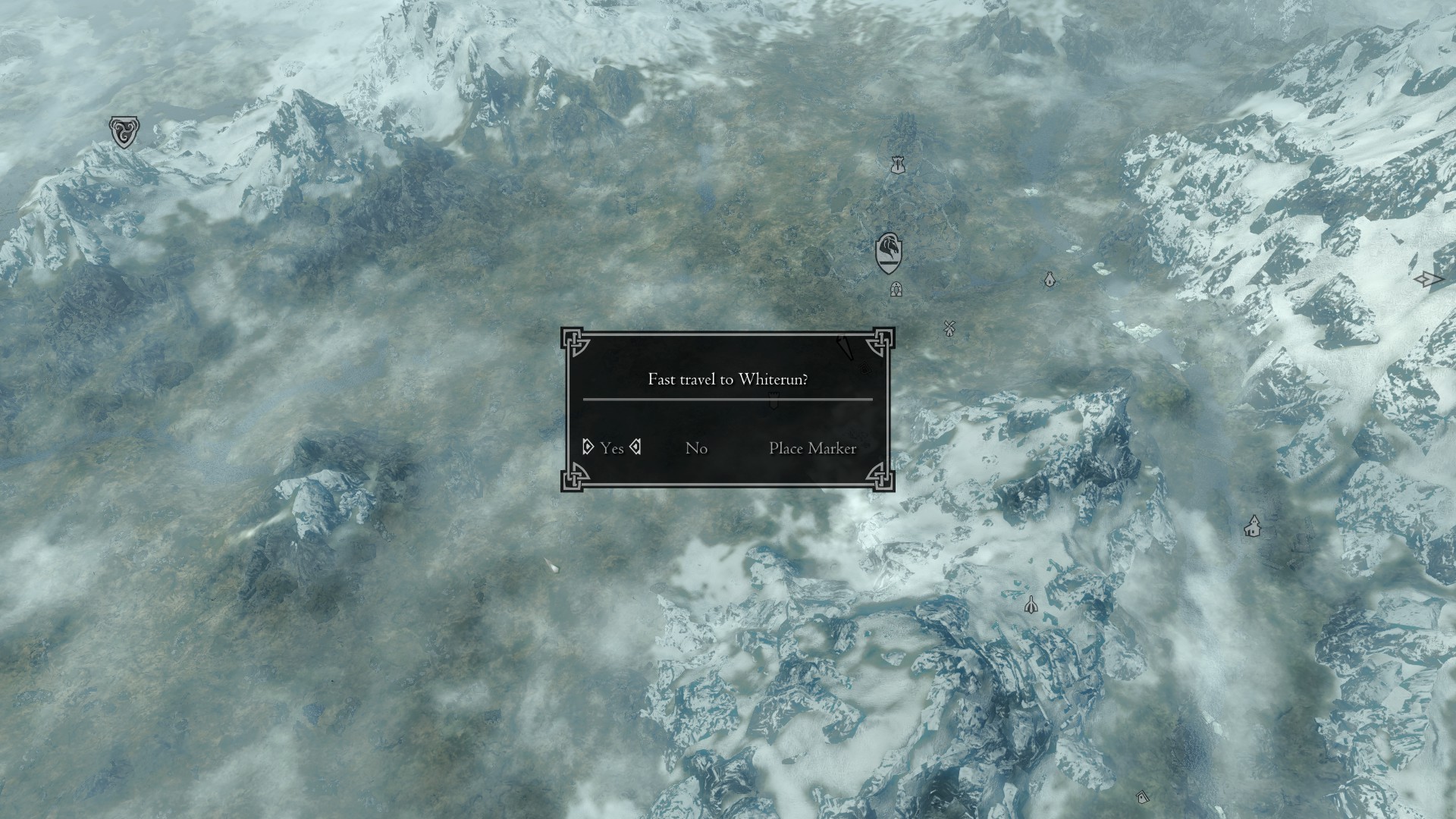This screenshot has width=1456, height=819.
Task: Pick the horseshoe stables marker
Action: click(896, 289)
